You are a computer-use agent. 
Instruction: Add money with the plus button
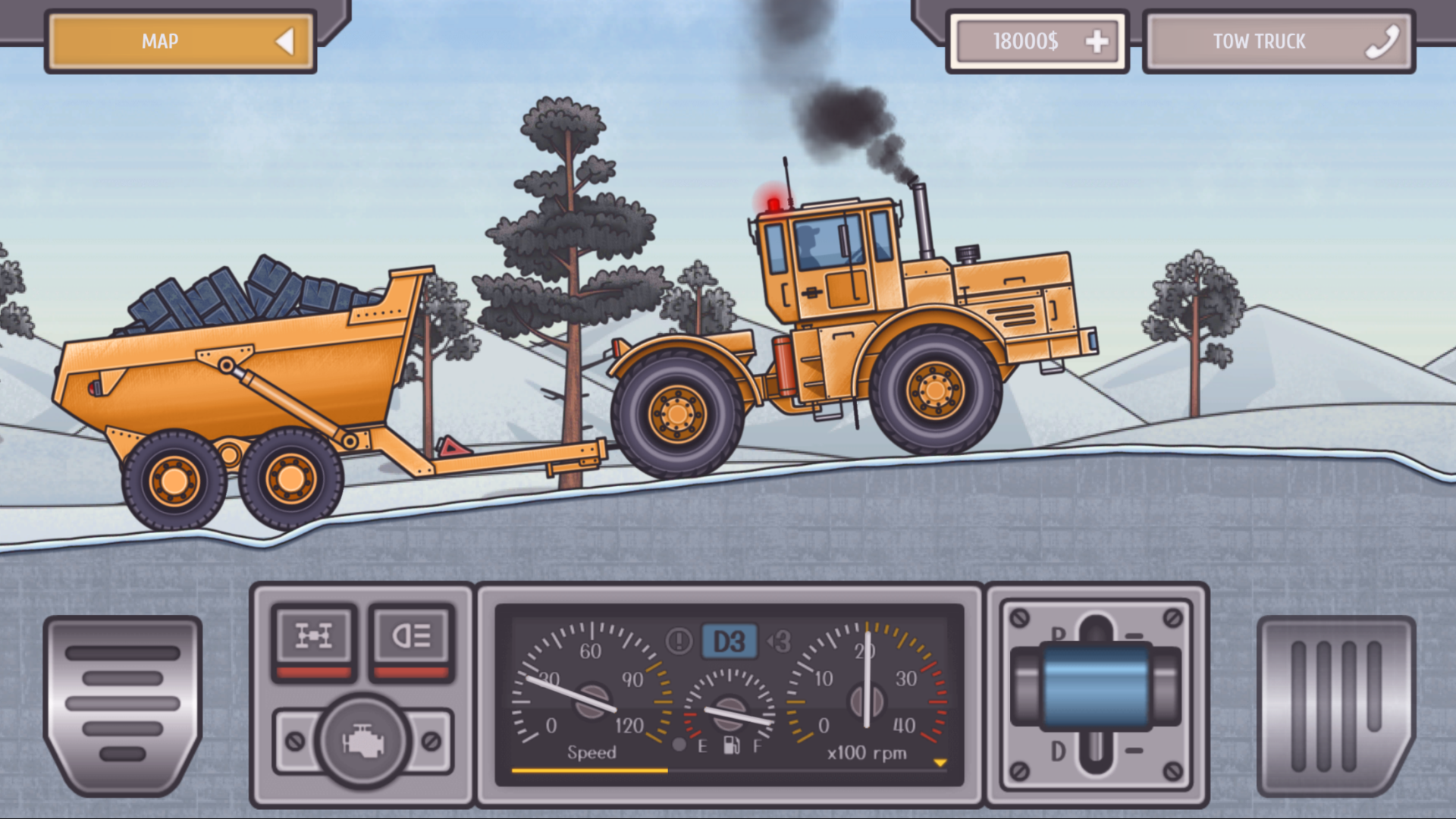(1097, 42)
